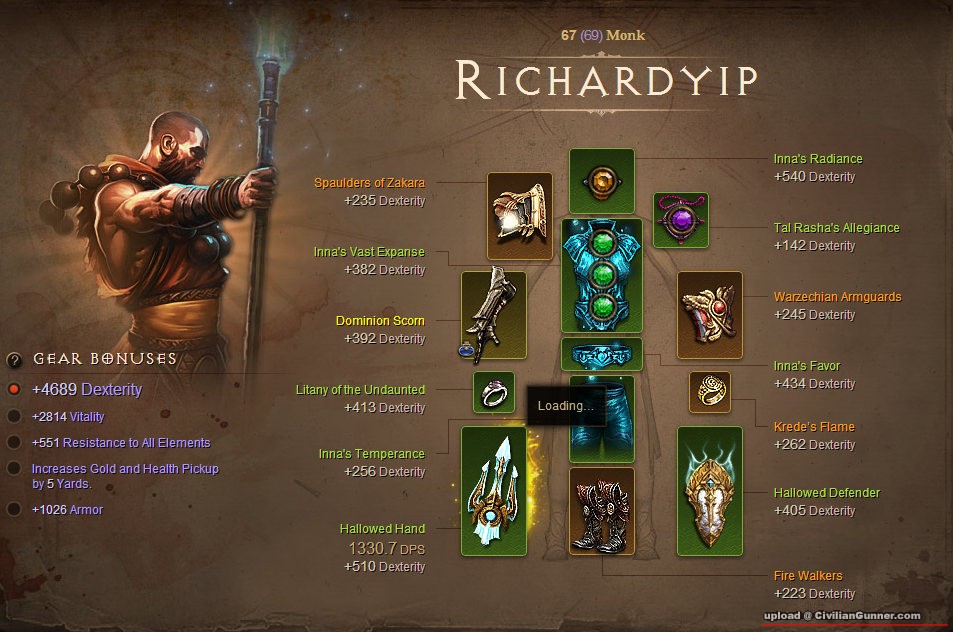Click the Gear Bonuses help question mark

click(x=14, y=360)
